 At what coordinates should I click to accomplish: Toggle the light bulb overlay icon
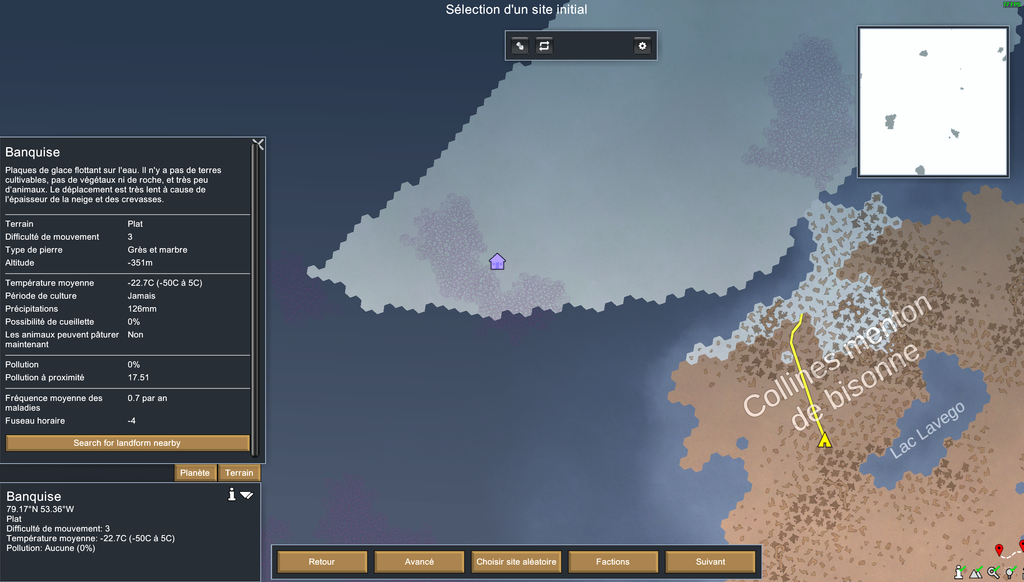(1011, 572)
